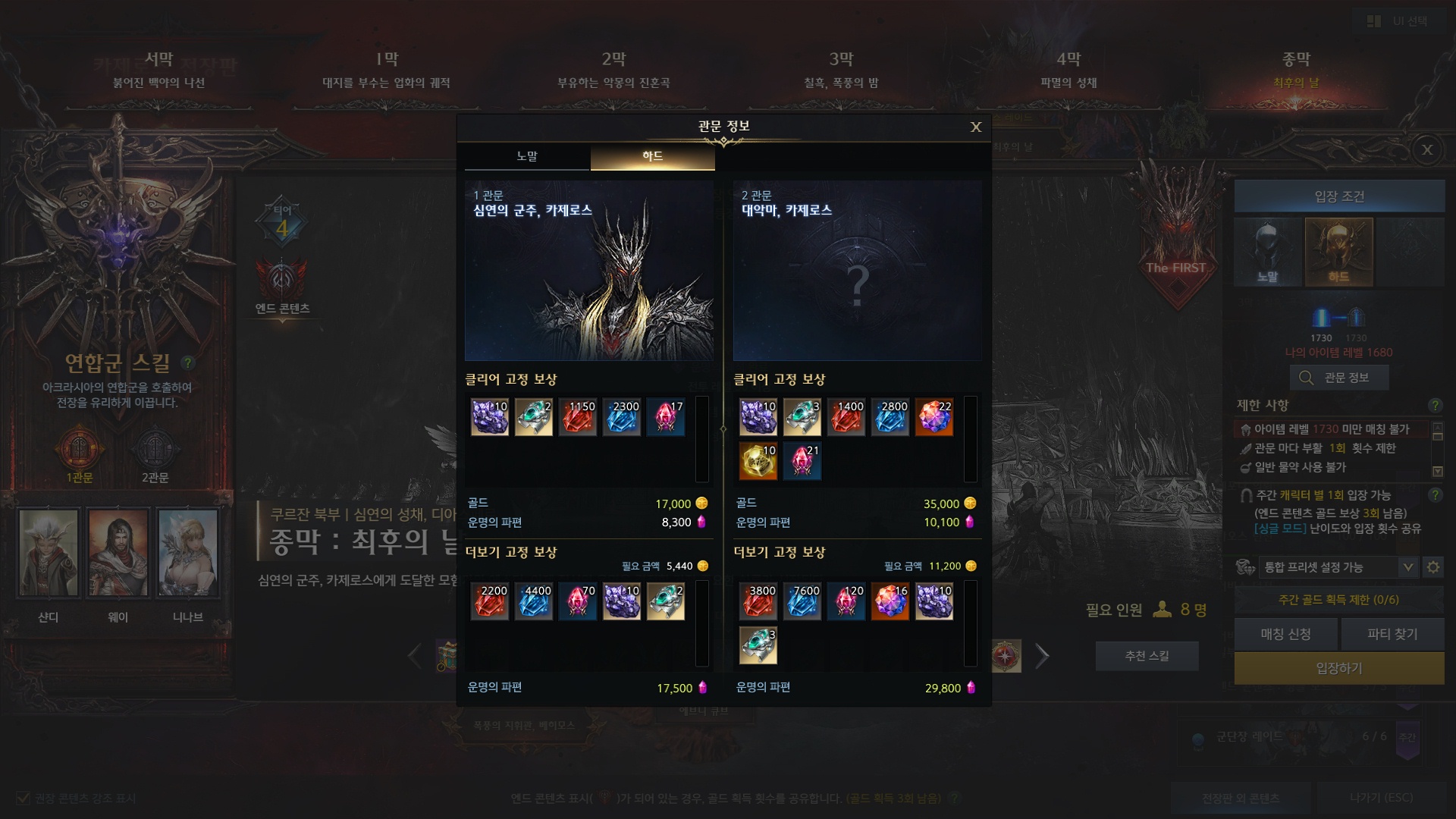Choose the 니나브 alliance skill portrait
The image size is (1456, 819).
click(x=188, y=552)
